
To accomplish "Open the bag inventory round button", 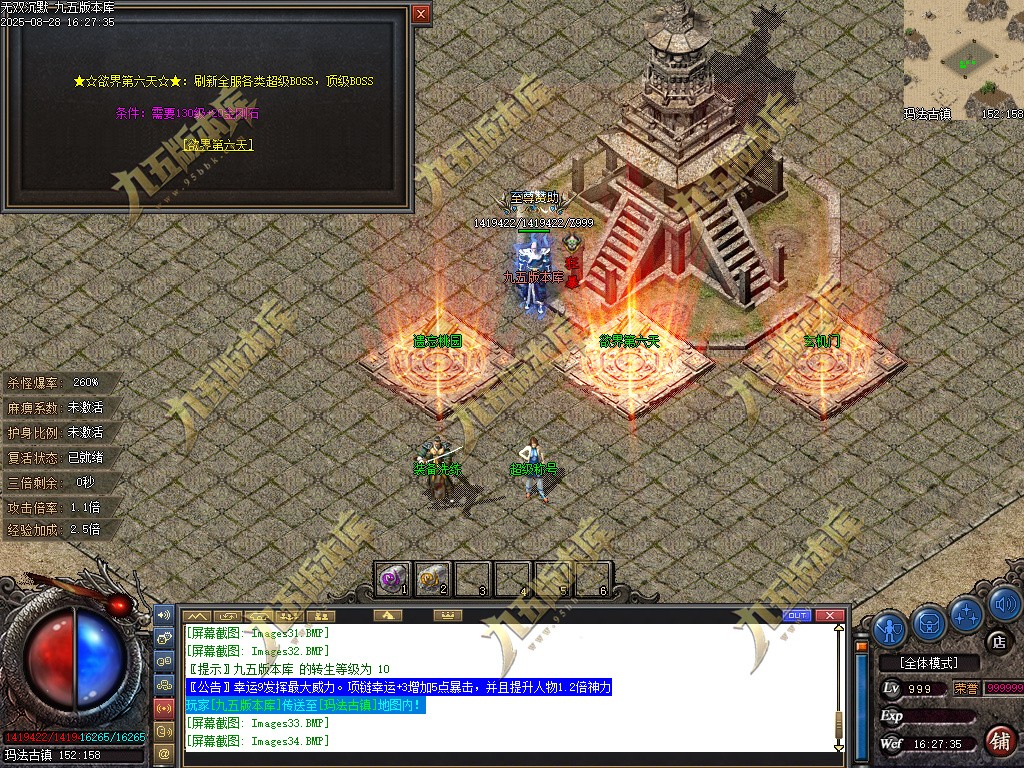I will [929, 623].
